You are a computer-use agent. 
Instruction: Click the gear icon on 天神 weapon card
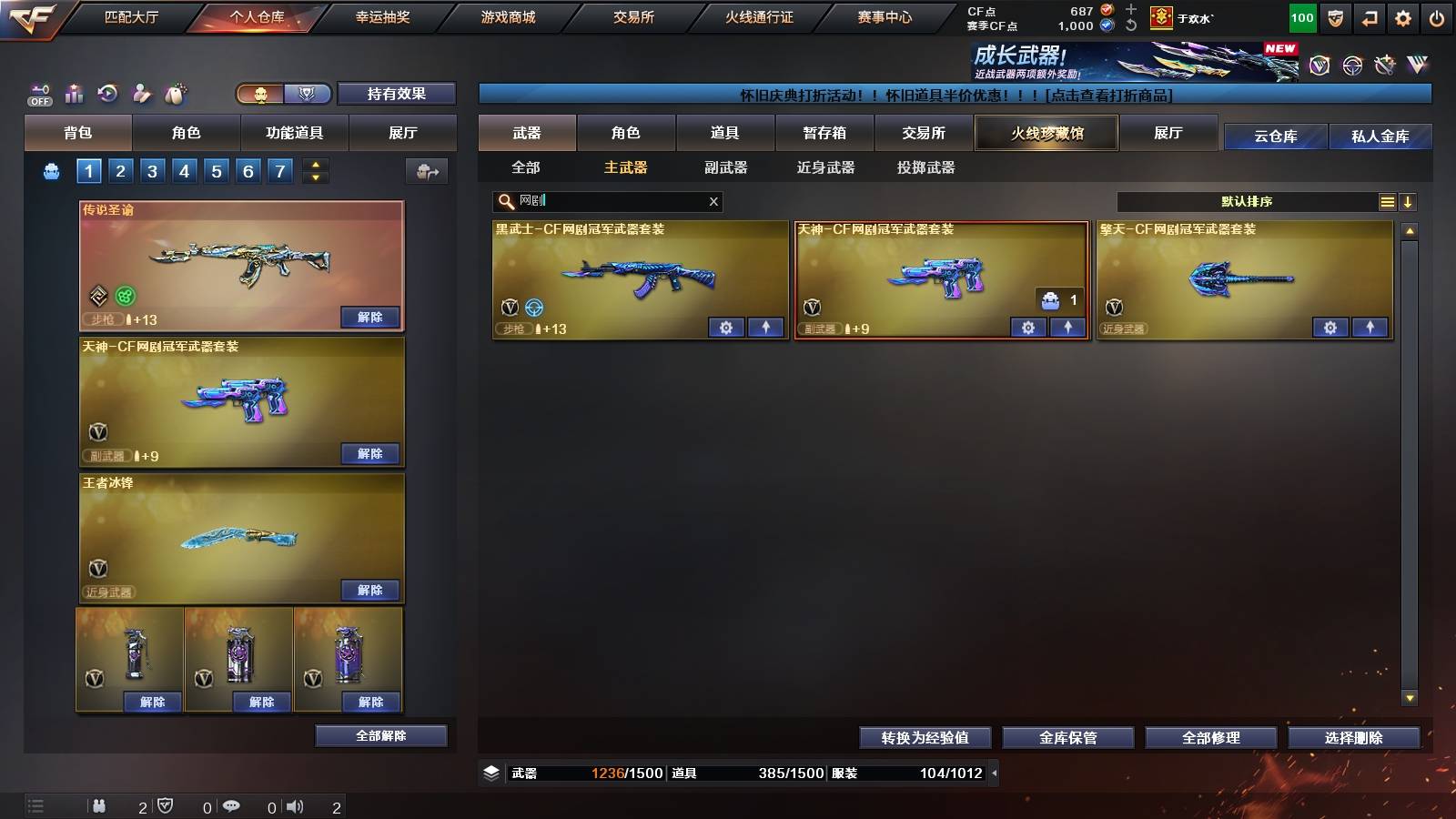tap(1027, 328)
